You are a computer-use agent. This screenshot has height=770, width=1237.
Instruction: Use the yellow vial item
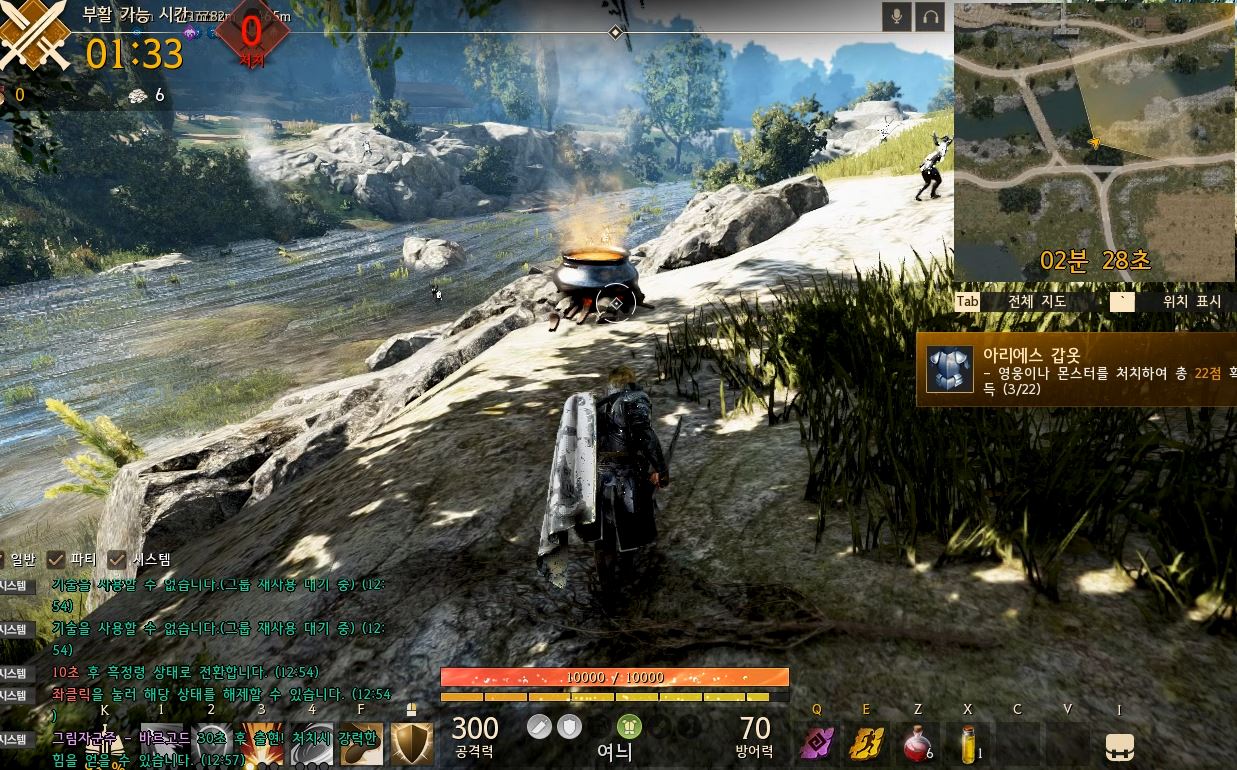tap(967, 745)
